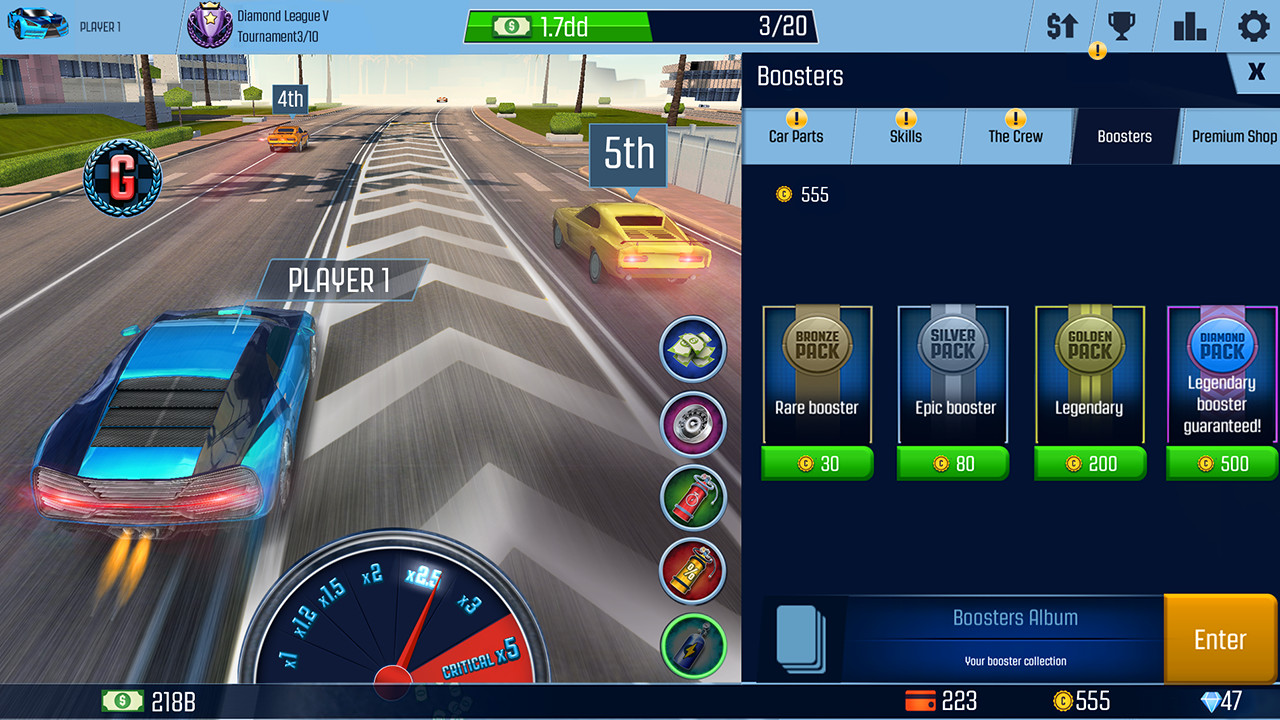View statistics via the bar chart icon
1280x720 pixels.
click(x=1188, y=26)
